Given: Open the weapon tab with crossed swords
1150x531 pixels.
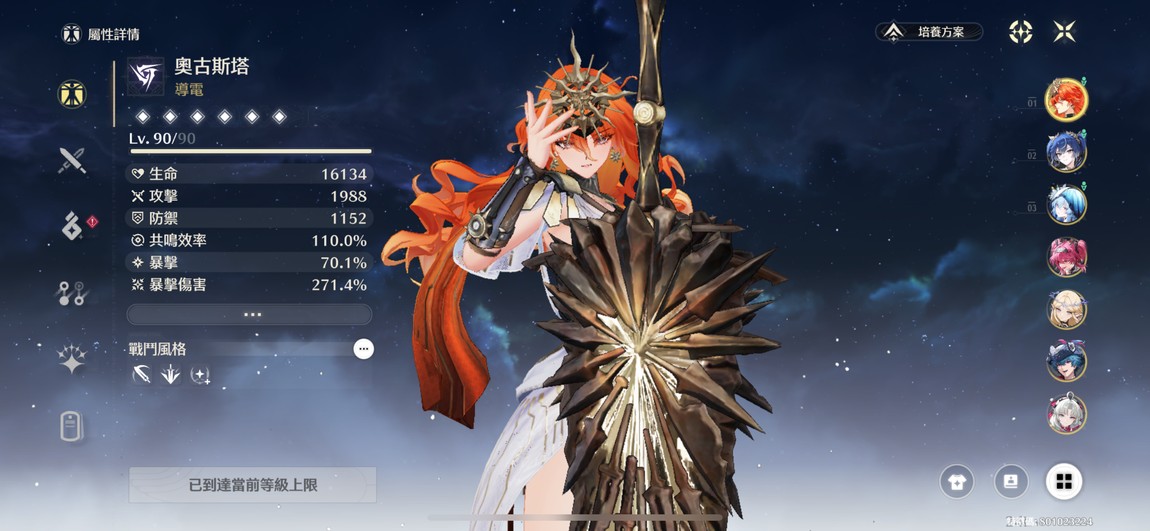Looking at the screenshot, I should click(x=72, y=160).
